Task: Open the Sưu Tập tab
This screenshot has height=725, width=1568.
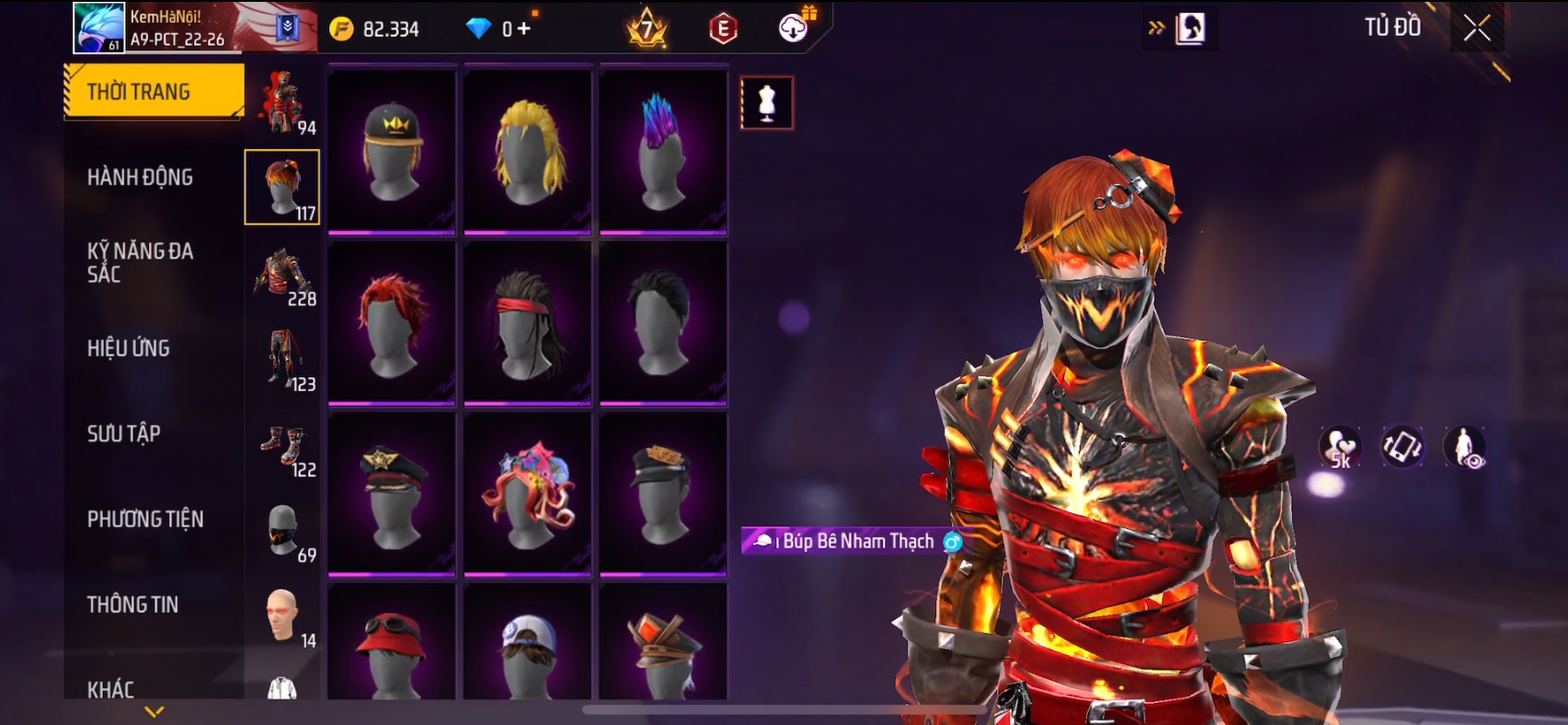Action: click(124, 433)
